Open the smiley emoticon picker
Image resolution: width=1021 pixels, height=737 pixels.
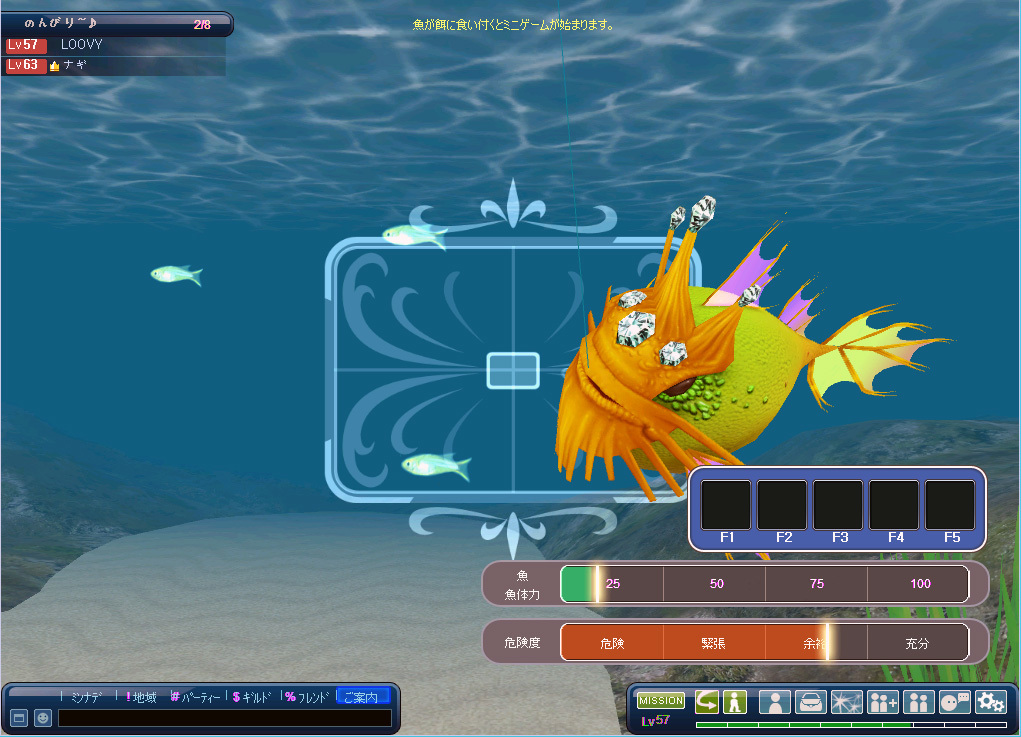(43, 718)
